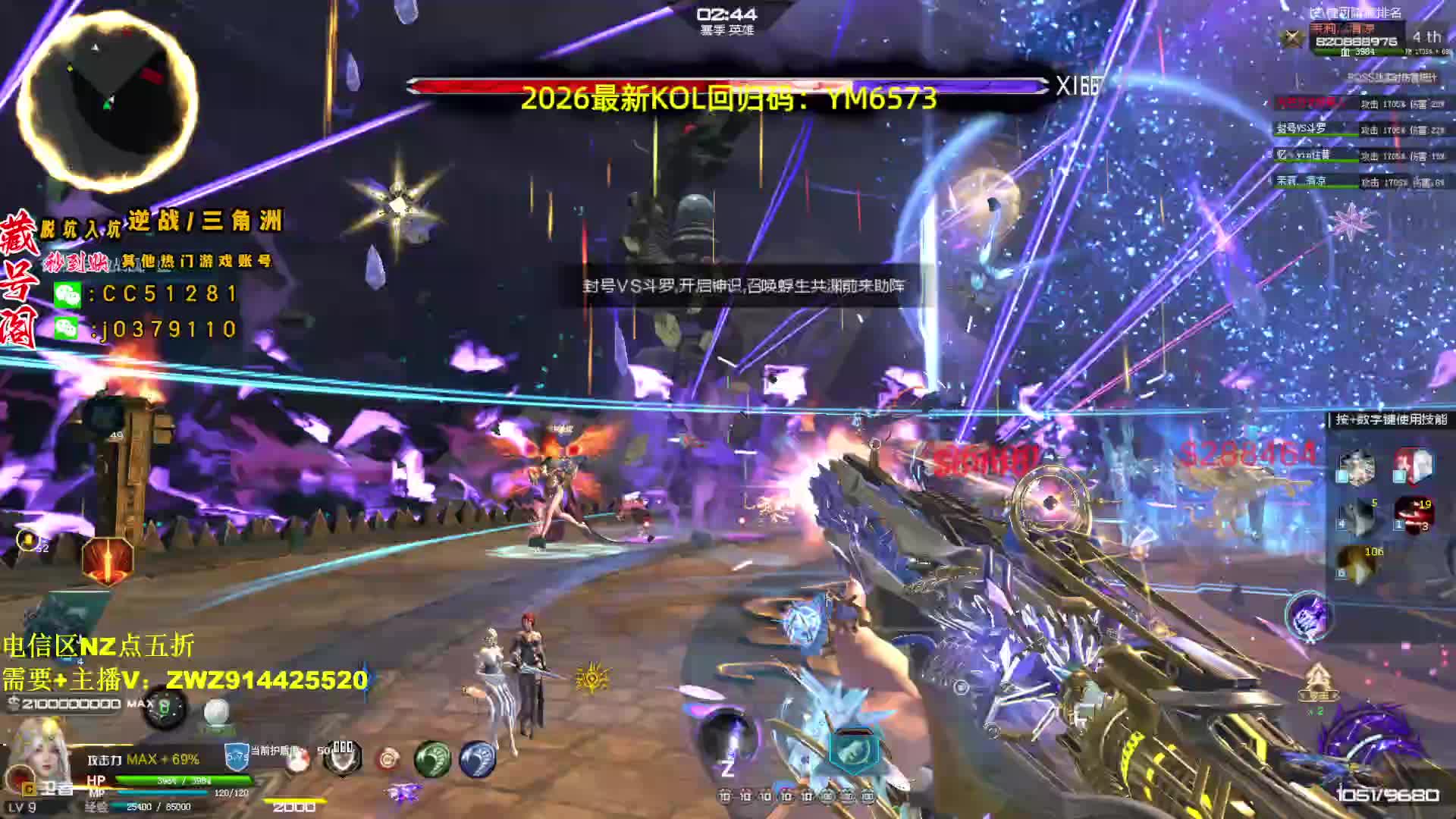Click the dark dial with green 8
The height and width of the screenshot is (819, 1456).
(165, 709)
